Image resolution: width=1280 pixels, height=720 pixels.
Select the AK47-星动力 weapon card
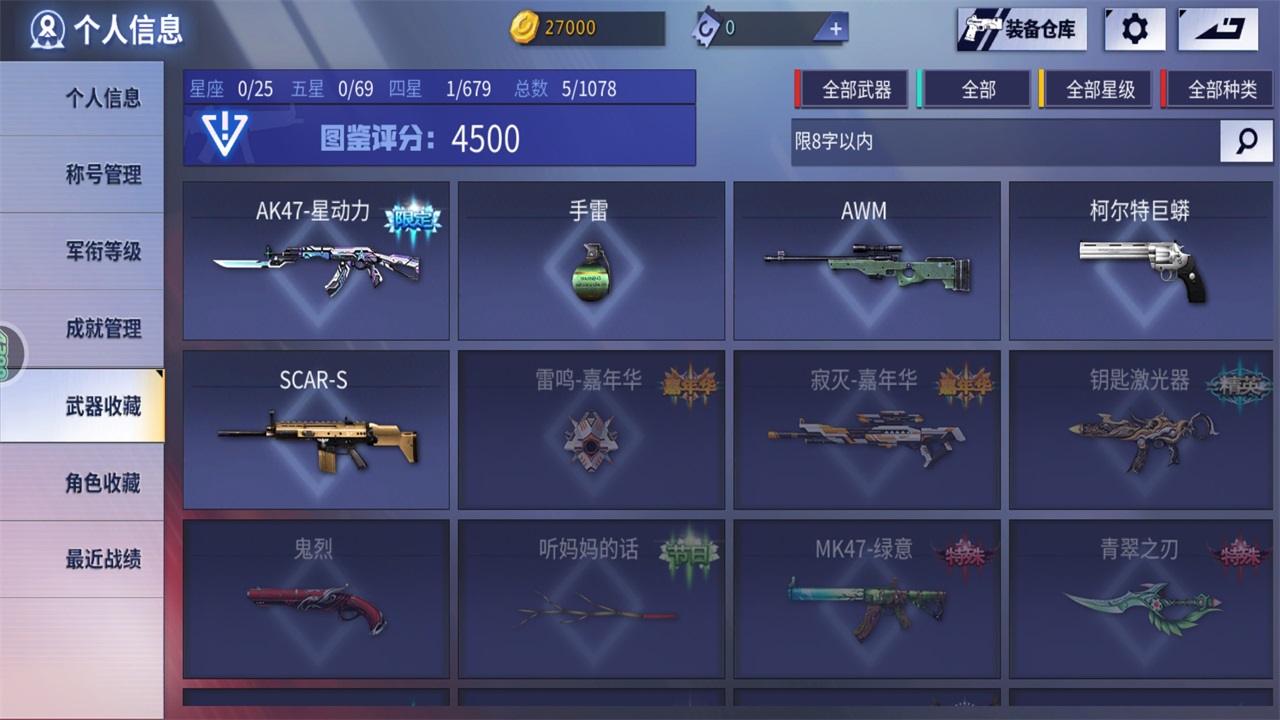point(316,261)
